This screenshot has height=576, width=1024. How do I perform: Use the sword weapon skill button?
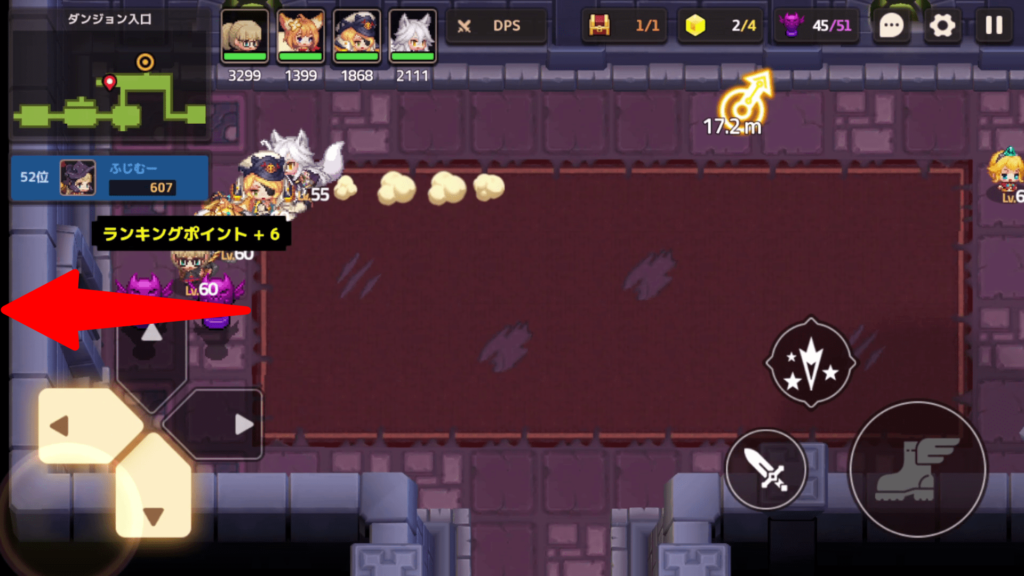766,469
